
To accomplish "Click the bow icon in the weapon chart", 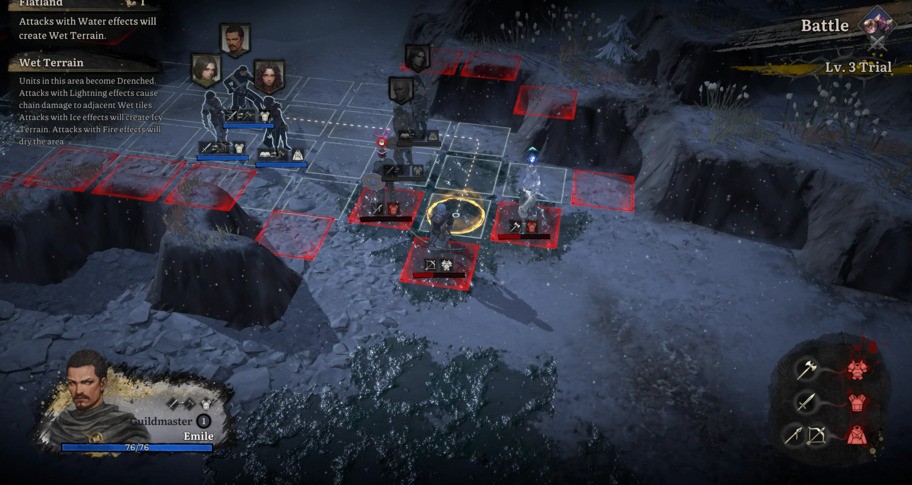I will click(817, 436).
